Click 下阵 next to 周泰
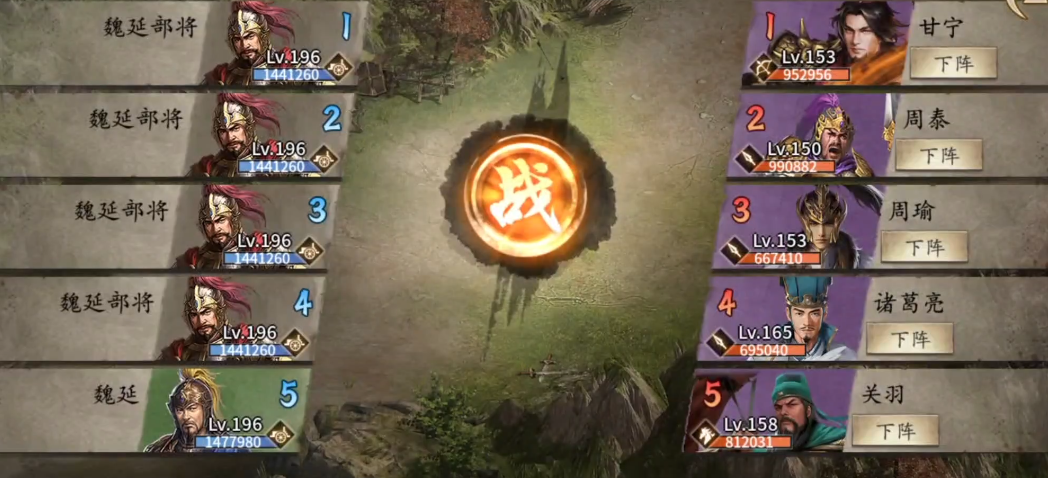Viewport: 1048px width, 478px height. tap(938, 154)
